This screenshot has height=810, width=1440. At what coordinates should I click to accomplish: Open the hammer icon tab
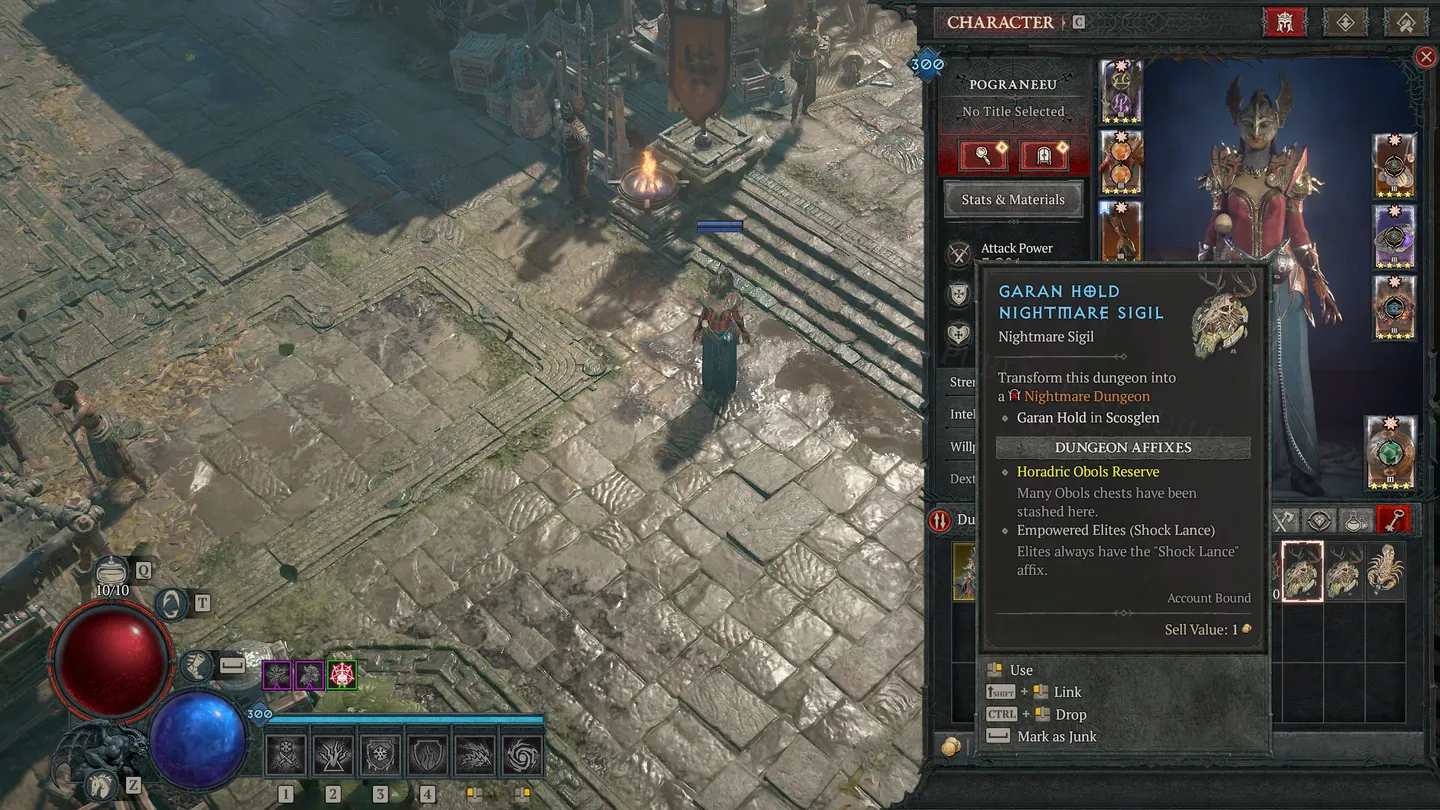tap(1405, 22)
